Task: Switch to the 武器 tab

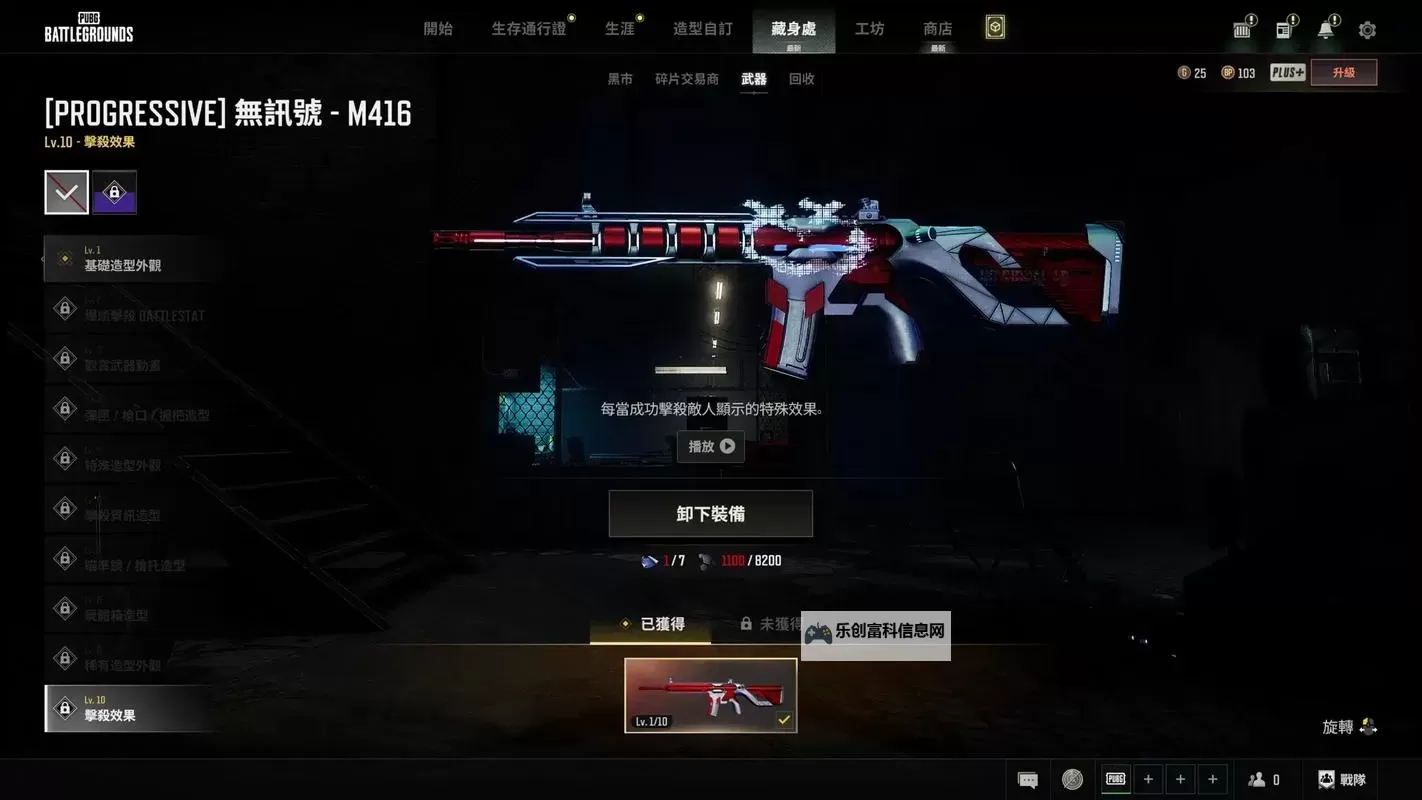Action: point(753,78)
